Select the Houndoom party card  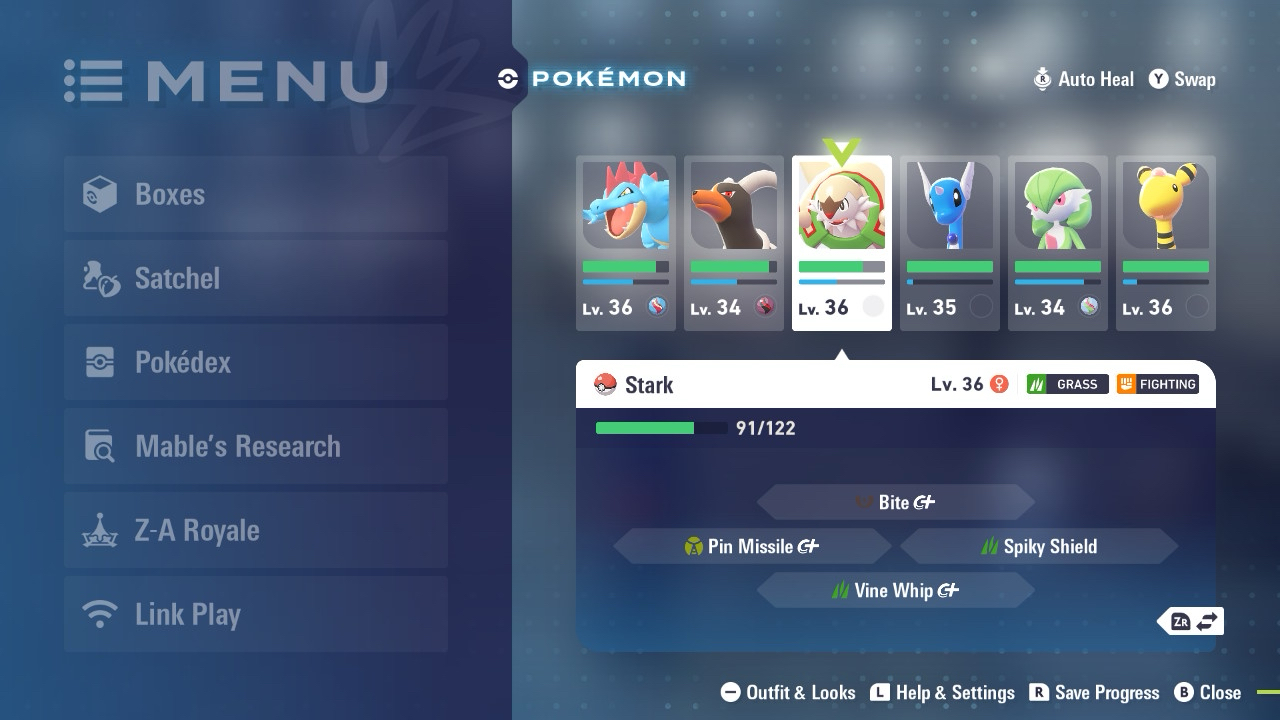pos(734,243)
